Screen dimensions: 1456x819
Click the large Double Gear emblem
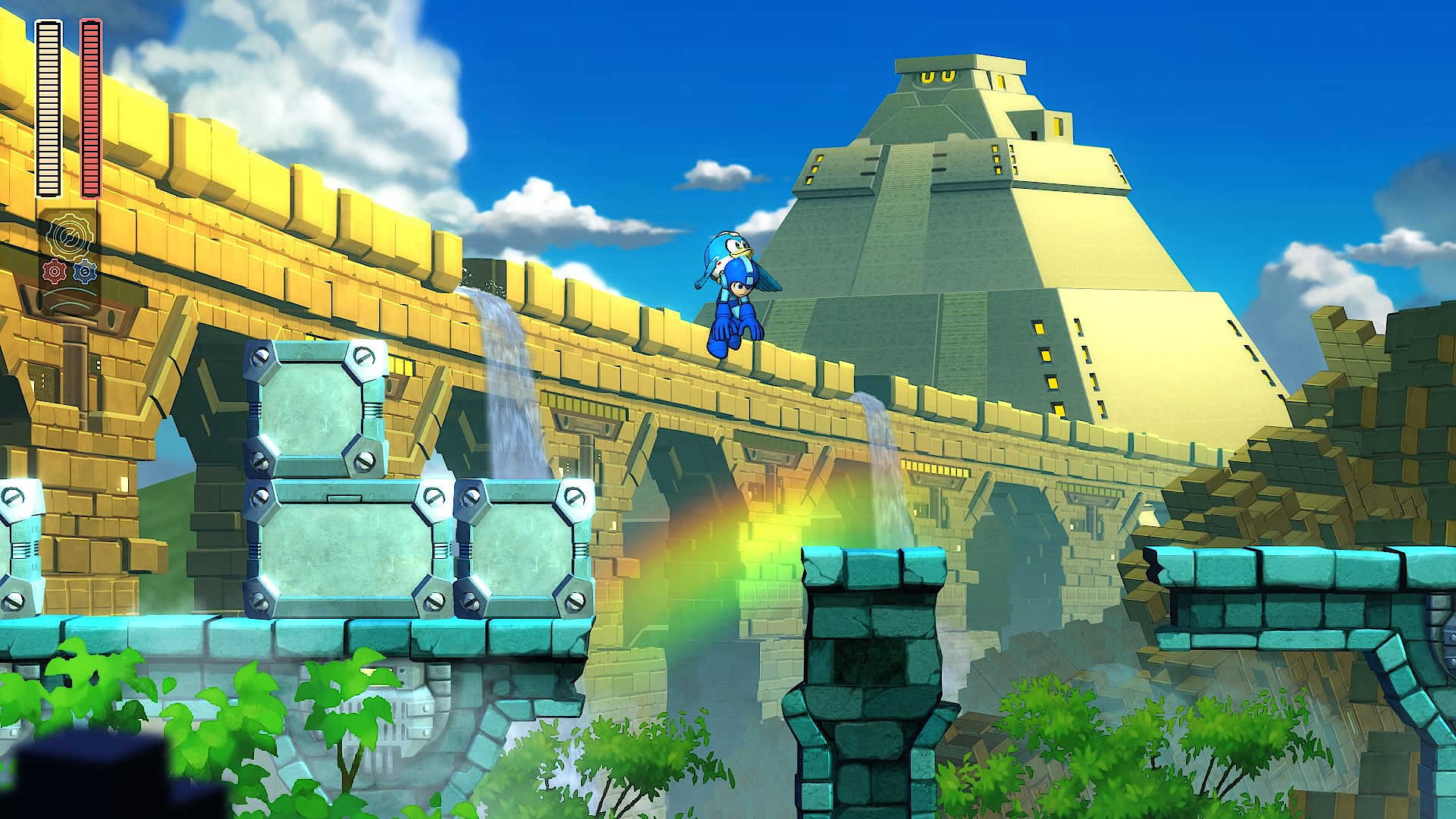pyautogui.click(x=69, y=236)
